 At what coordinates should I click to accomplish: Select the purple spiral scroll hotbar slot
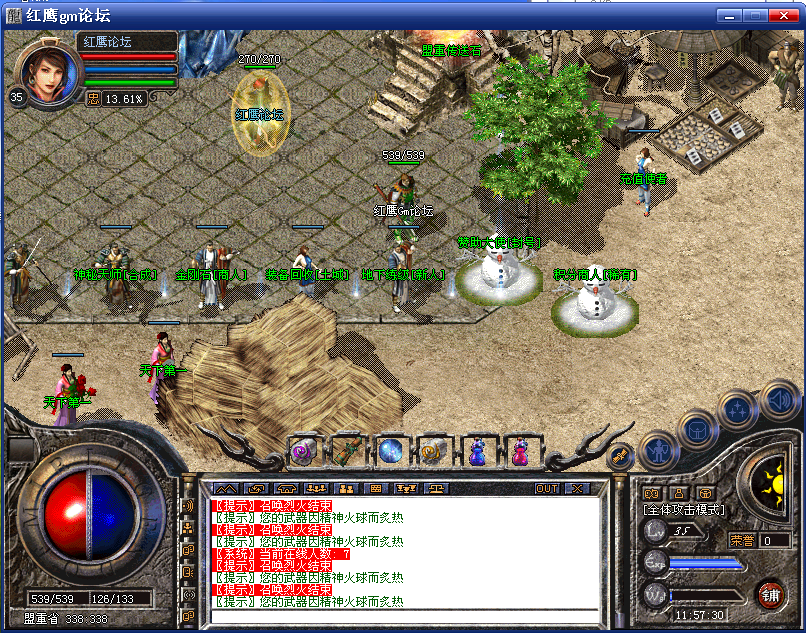(303, 452)
